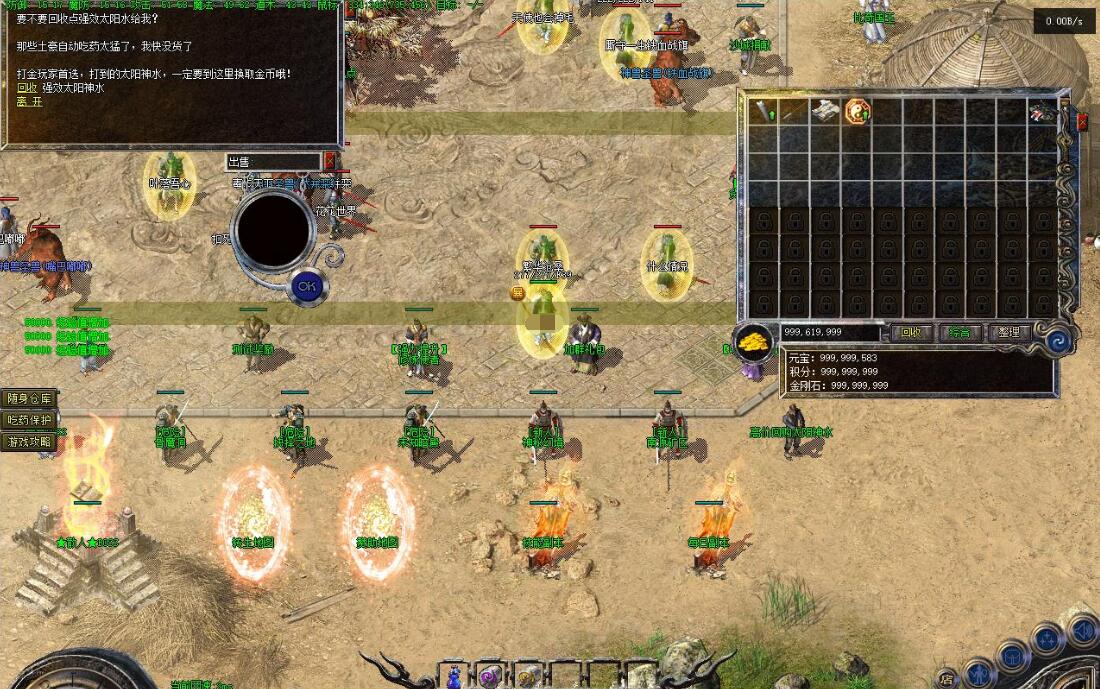Click the green-text button between 回收 and 整理
This screenshot has width=1100, height=689.
pyautogui.click(x=960, y=333)
